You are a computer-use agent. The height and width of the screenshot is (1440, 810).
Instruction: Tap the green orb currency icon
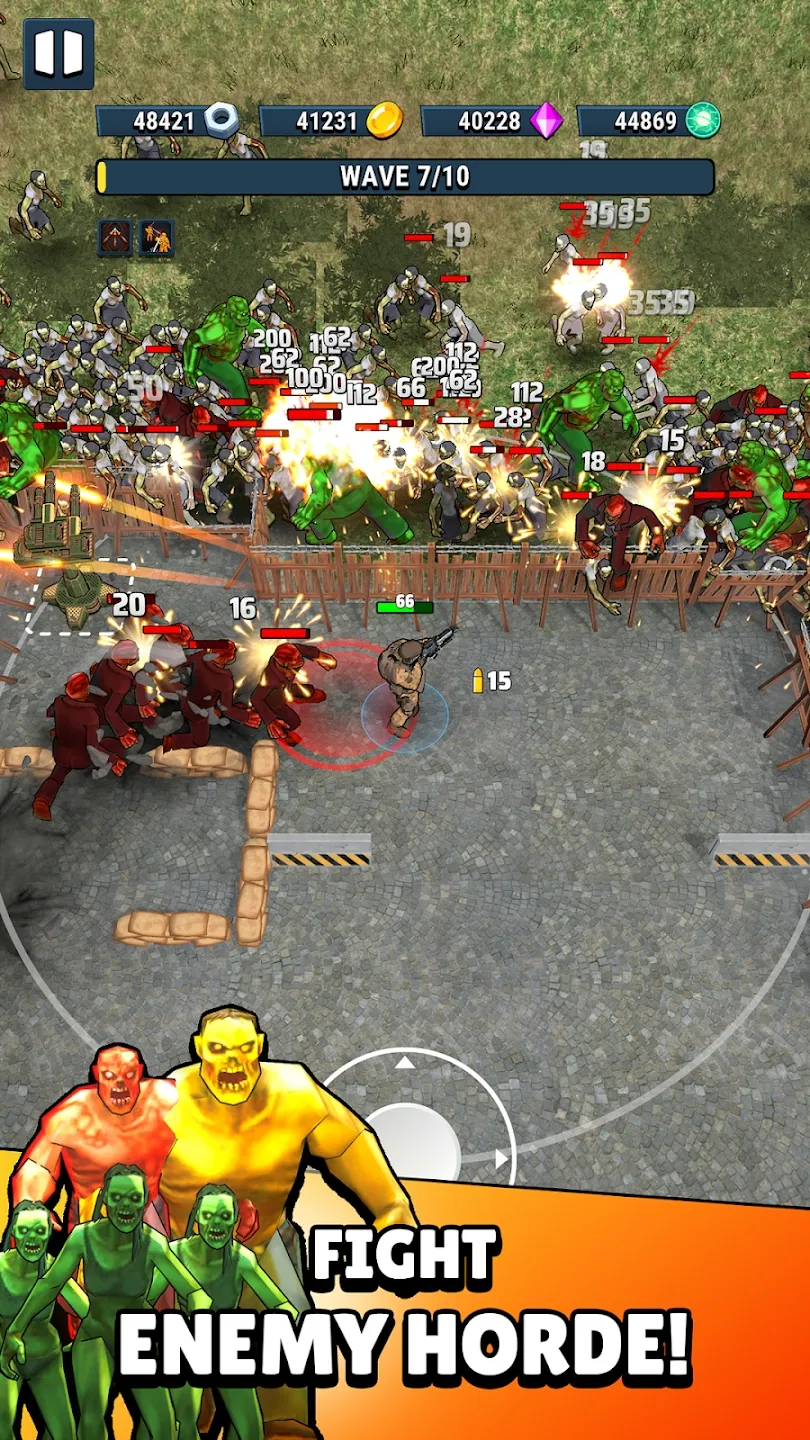(x=703, y=121)
